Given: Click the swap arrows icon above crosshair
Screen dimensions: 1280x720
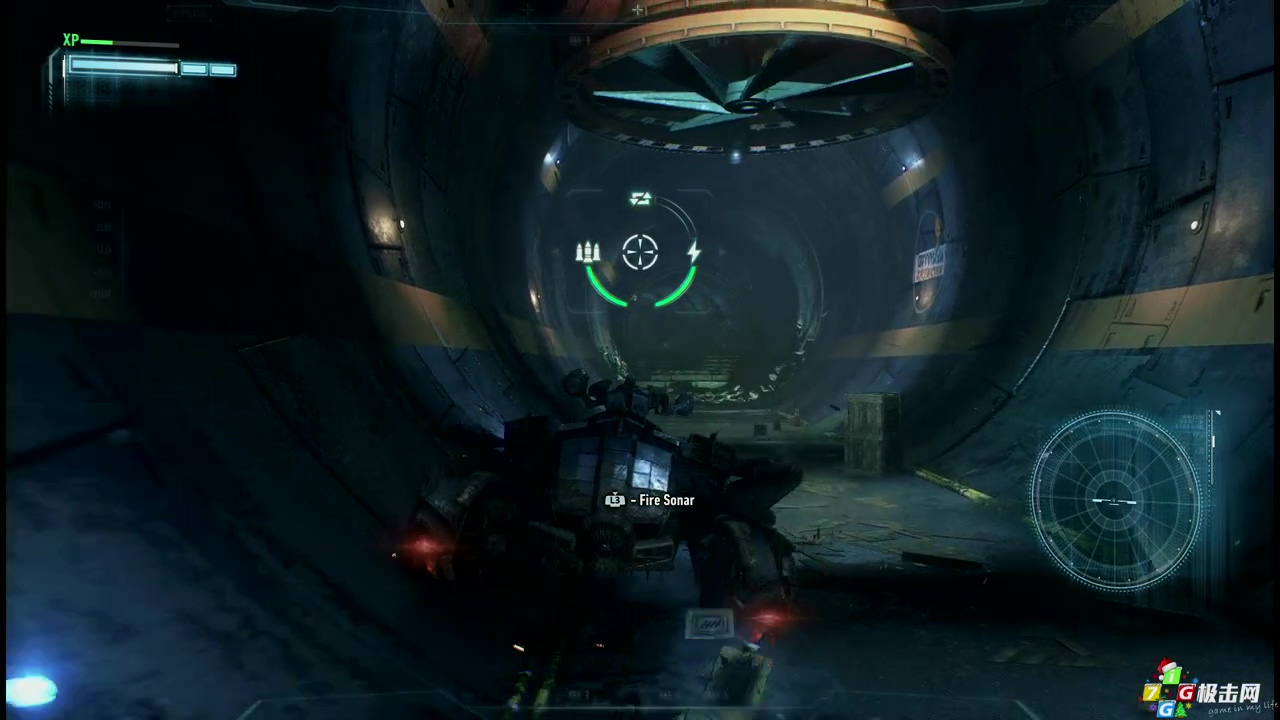Looking at the screenshot, I should click(641, 200).
